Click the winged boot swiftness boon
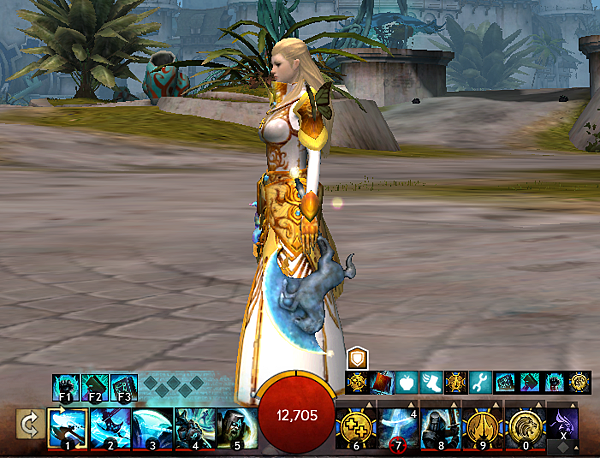Screen dimensions: 600x458 (x=431, y=381)
